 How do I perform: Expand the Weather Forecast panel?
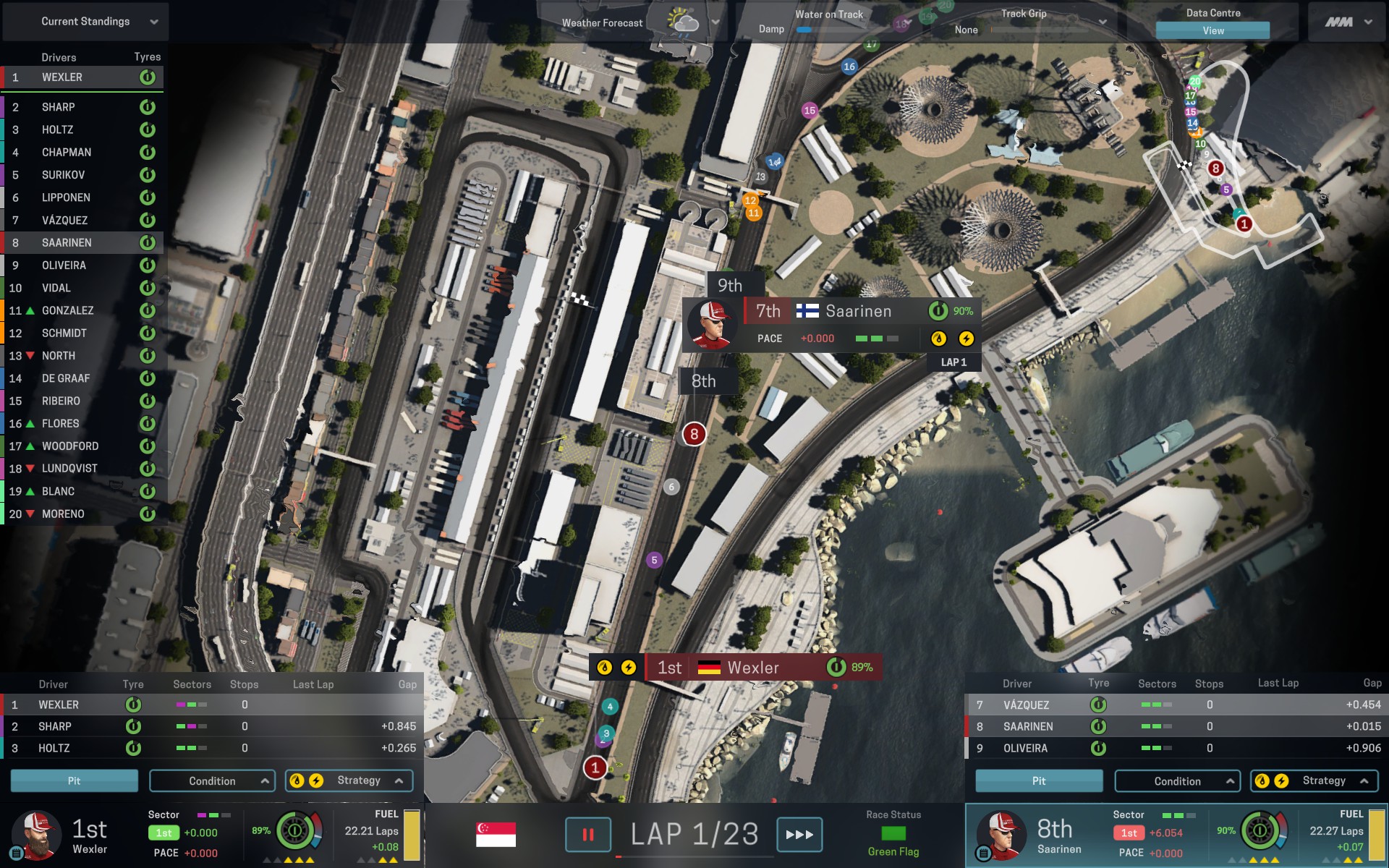click(x=715, y=22)
